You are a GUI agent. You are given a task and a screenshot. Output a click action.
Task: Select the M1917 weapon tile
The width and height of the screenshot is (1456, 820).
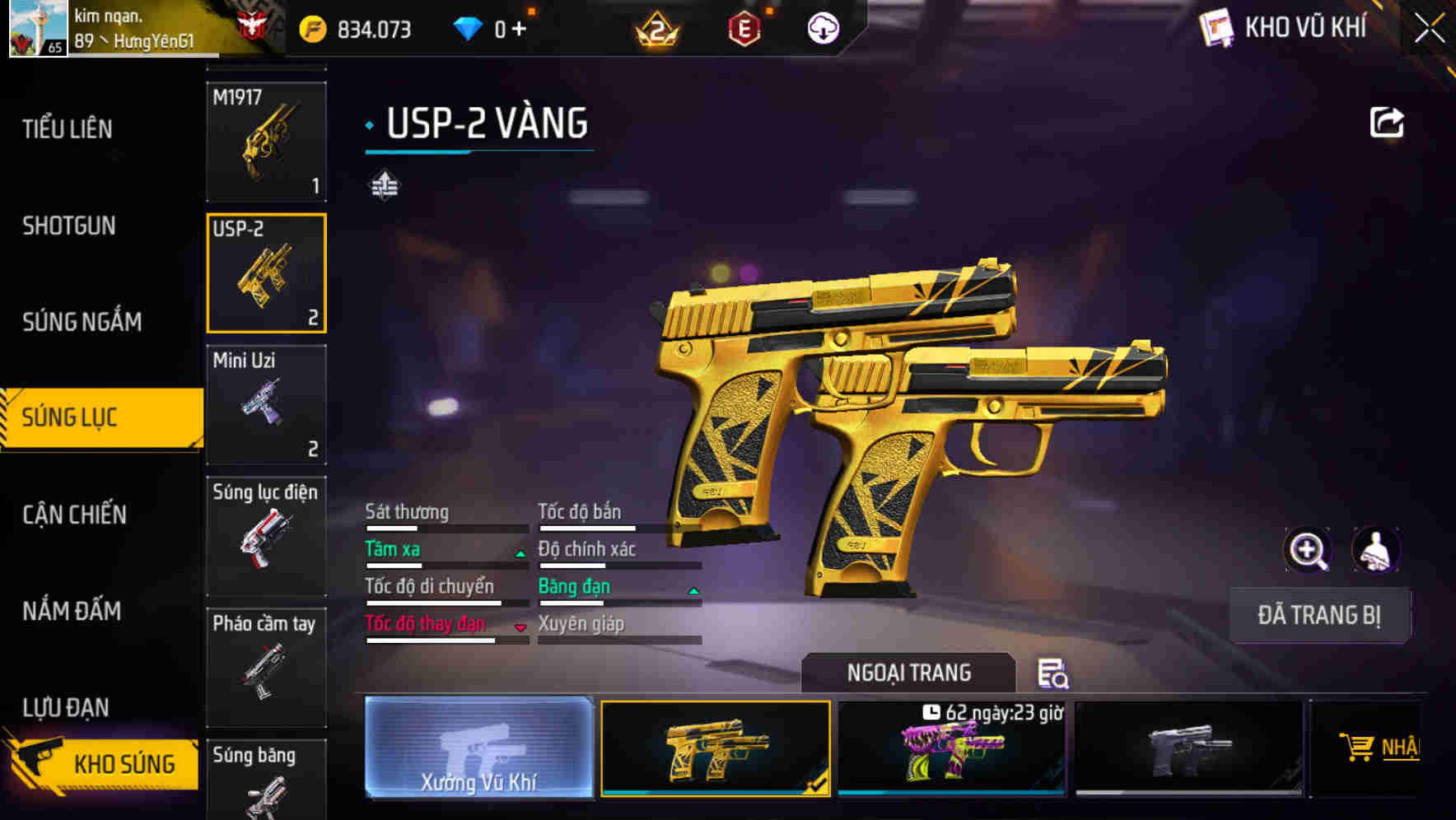point(266,142)
